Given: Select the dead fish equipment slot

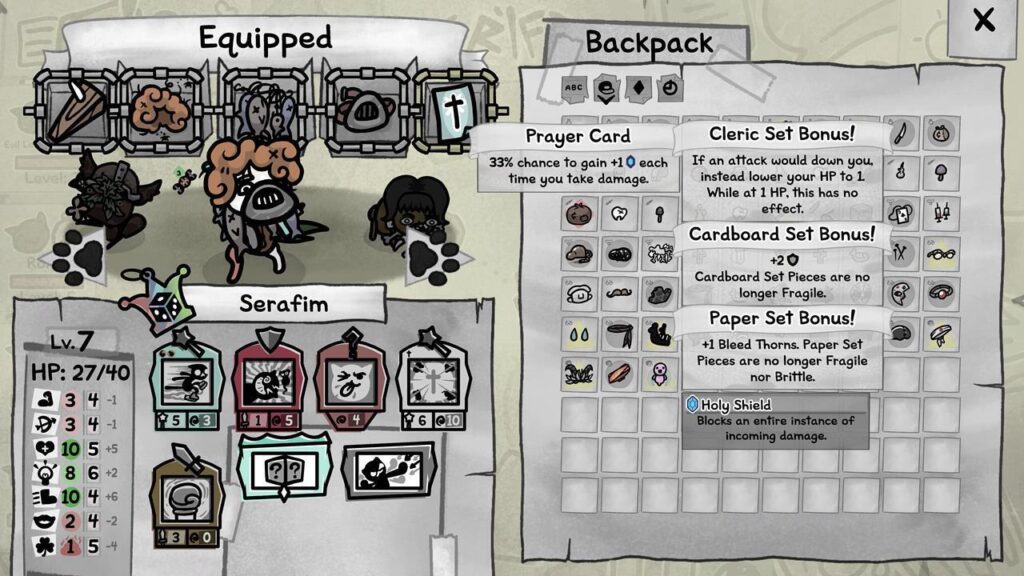Looking at the screenshot, I should pyautogui.click(x=261, y=108).
